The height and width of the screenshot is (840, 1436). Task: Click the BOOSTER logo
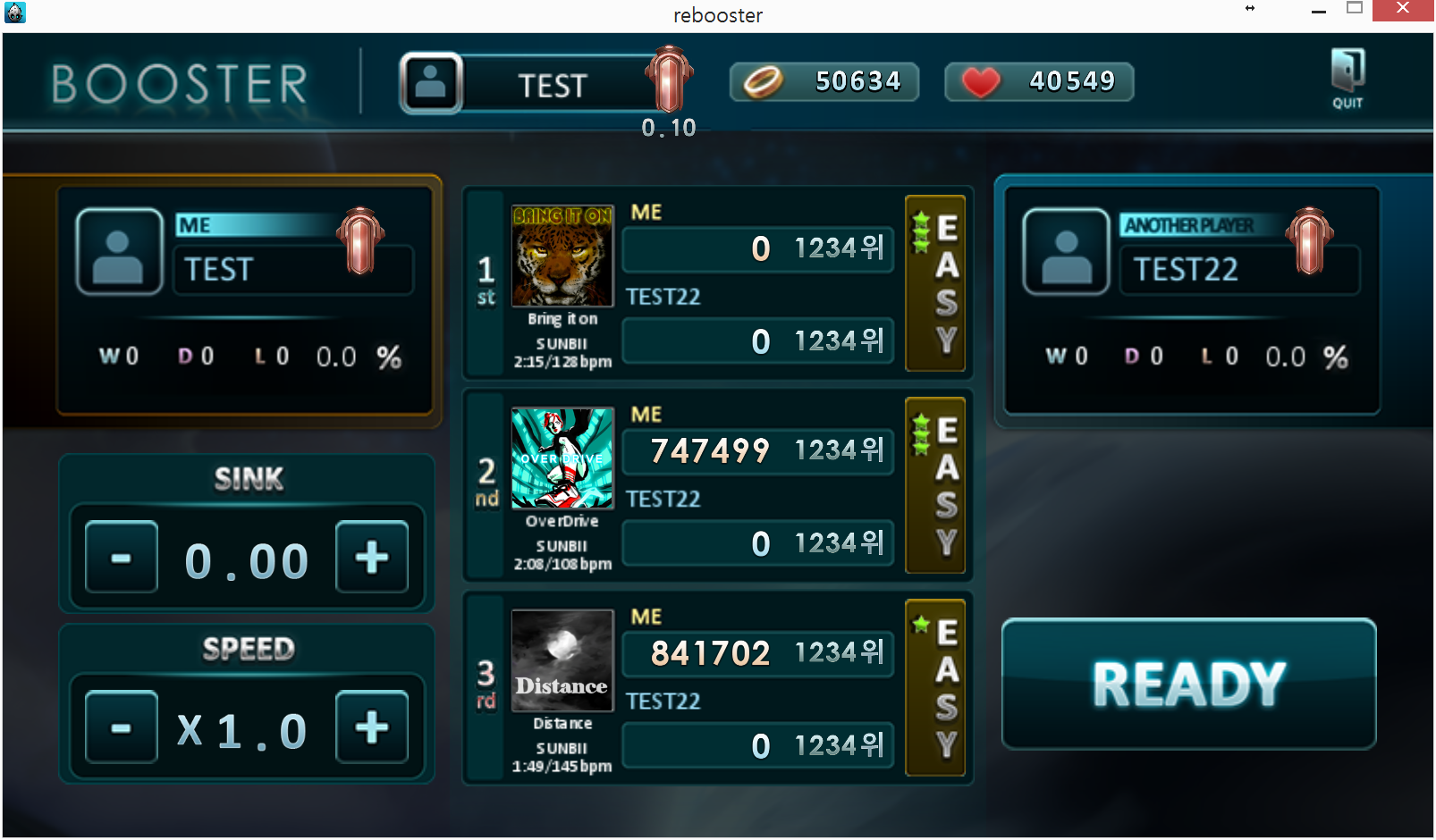(177, 82)
